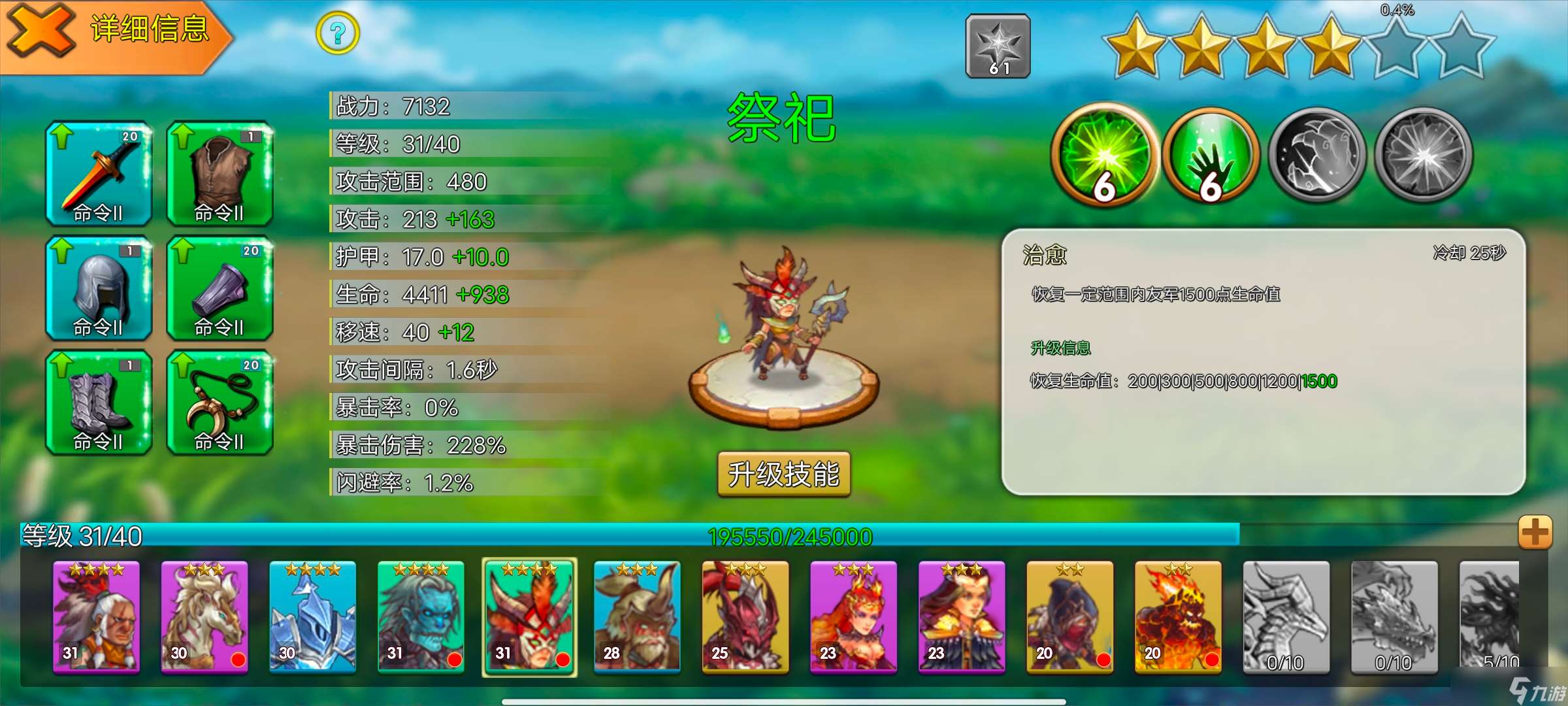The width and height of the screenshot is (1568, 706).
Task: Choose the horse hero portrait
Action: coord(204,616)
